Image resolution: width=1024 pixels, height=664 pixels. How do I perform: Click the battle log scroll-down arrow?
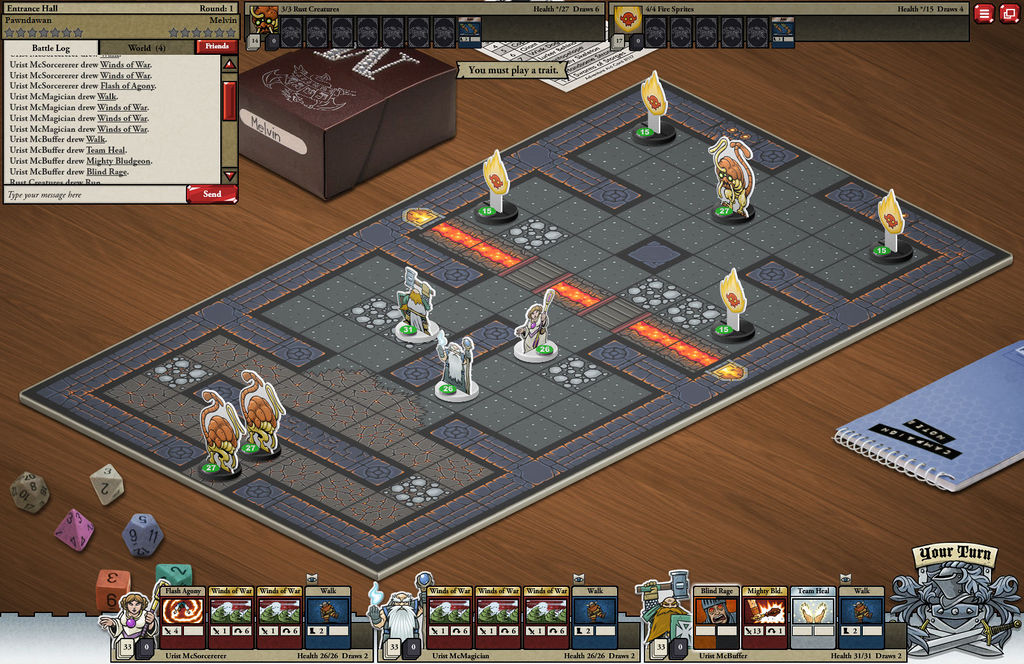[x=229, y=175]
